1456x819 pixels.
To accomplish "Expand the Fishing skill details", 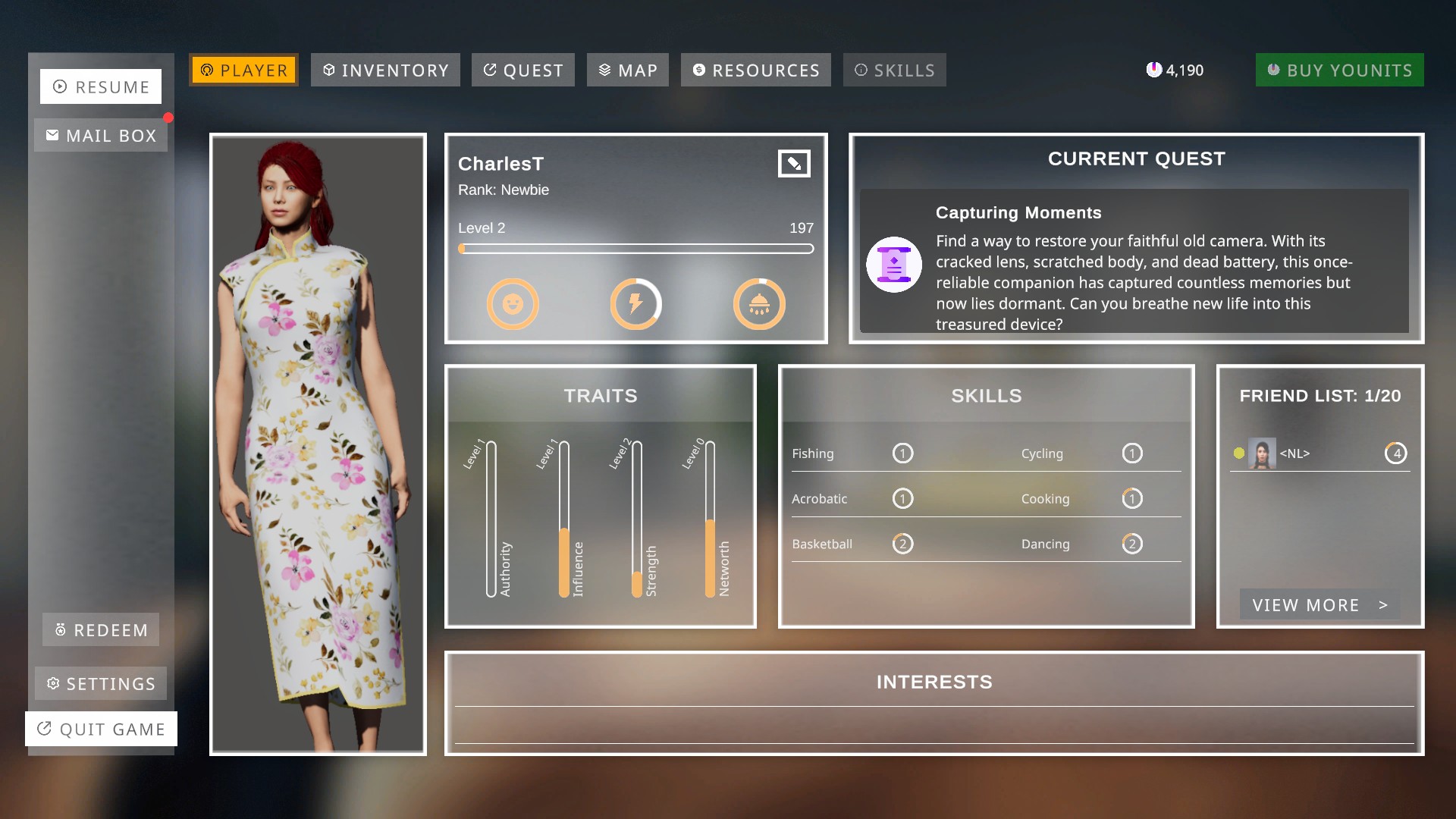I will (x=902, y=453).
